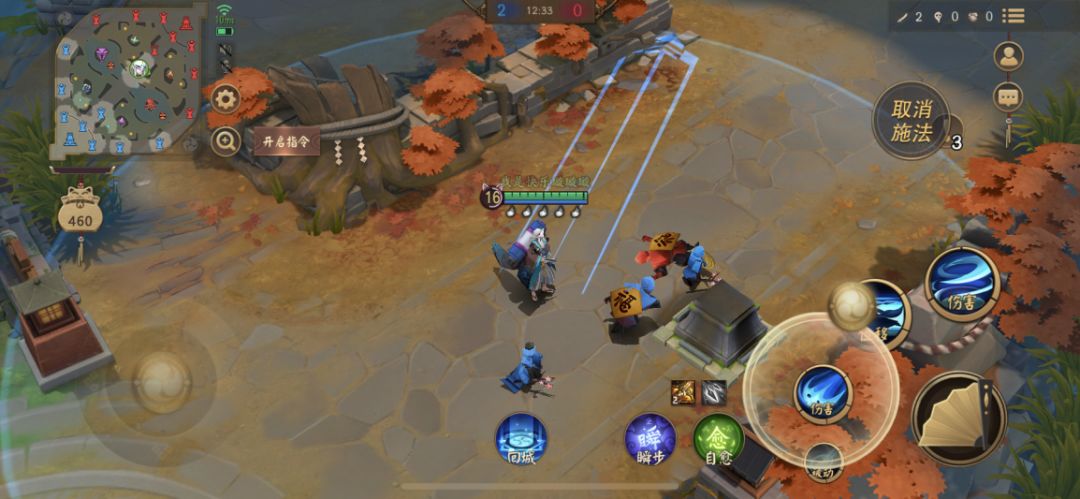Image resolution: width=1080 pixels, height=499 pixels.
Task: Cast the blue slash 伤害 skill
Action: click(x=823, y=393)
